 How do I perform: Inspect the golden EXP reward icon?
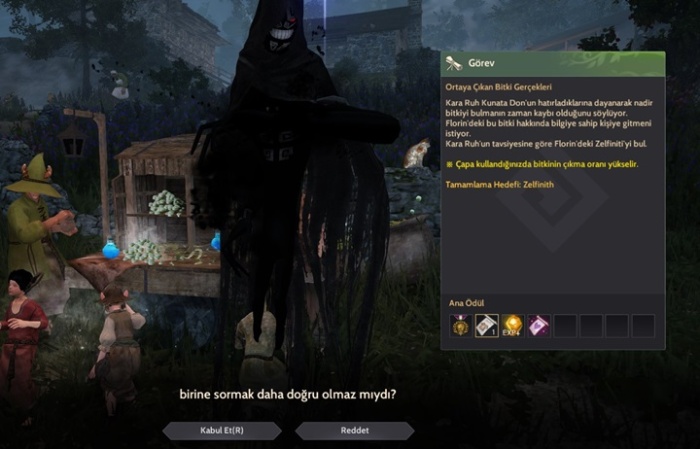coord(513,325)
